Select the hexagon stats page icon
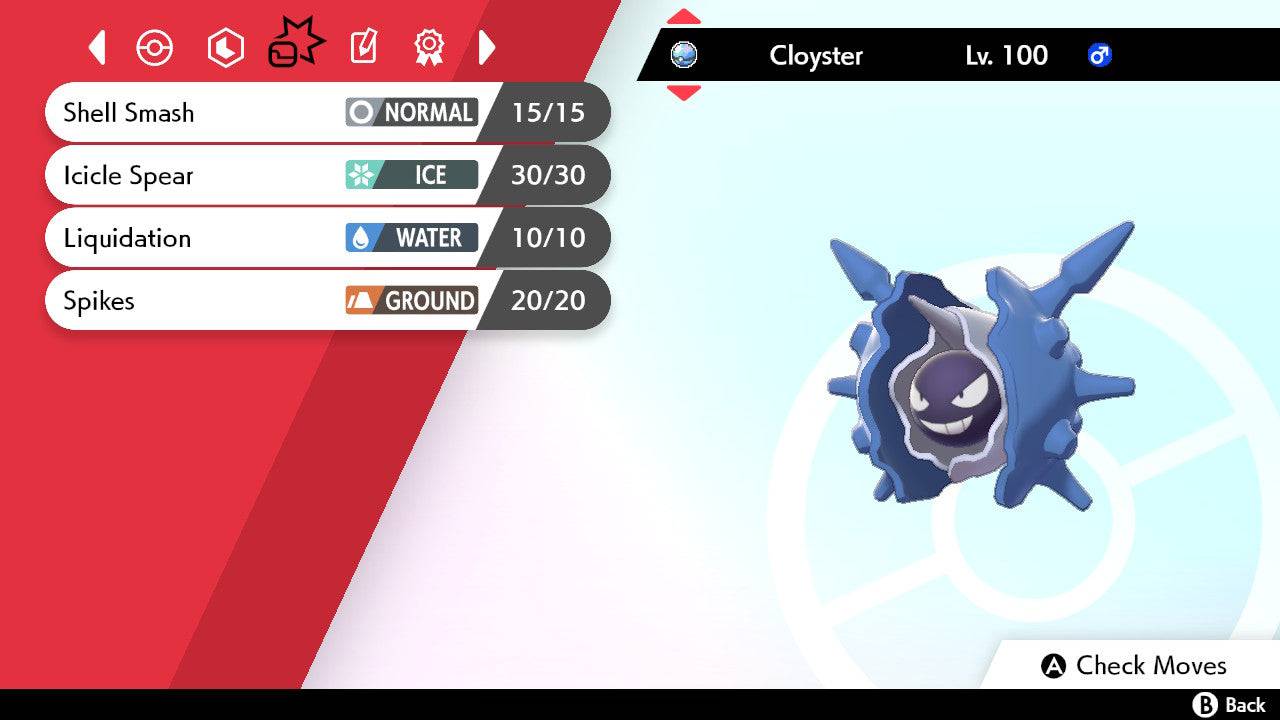 point(225,46)
